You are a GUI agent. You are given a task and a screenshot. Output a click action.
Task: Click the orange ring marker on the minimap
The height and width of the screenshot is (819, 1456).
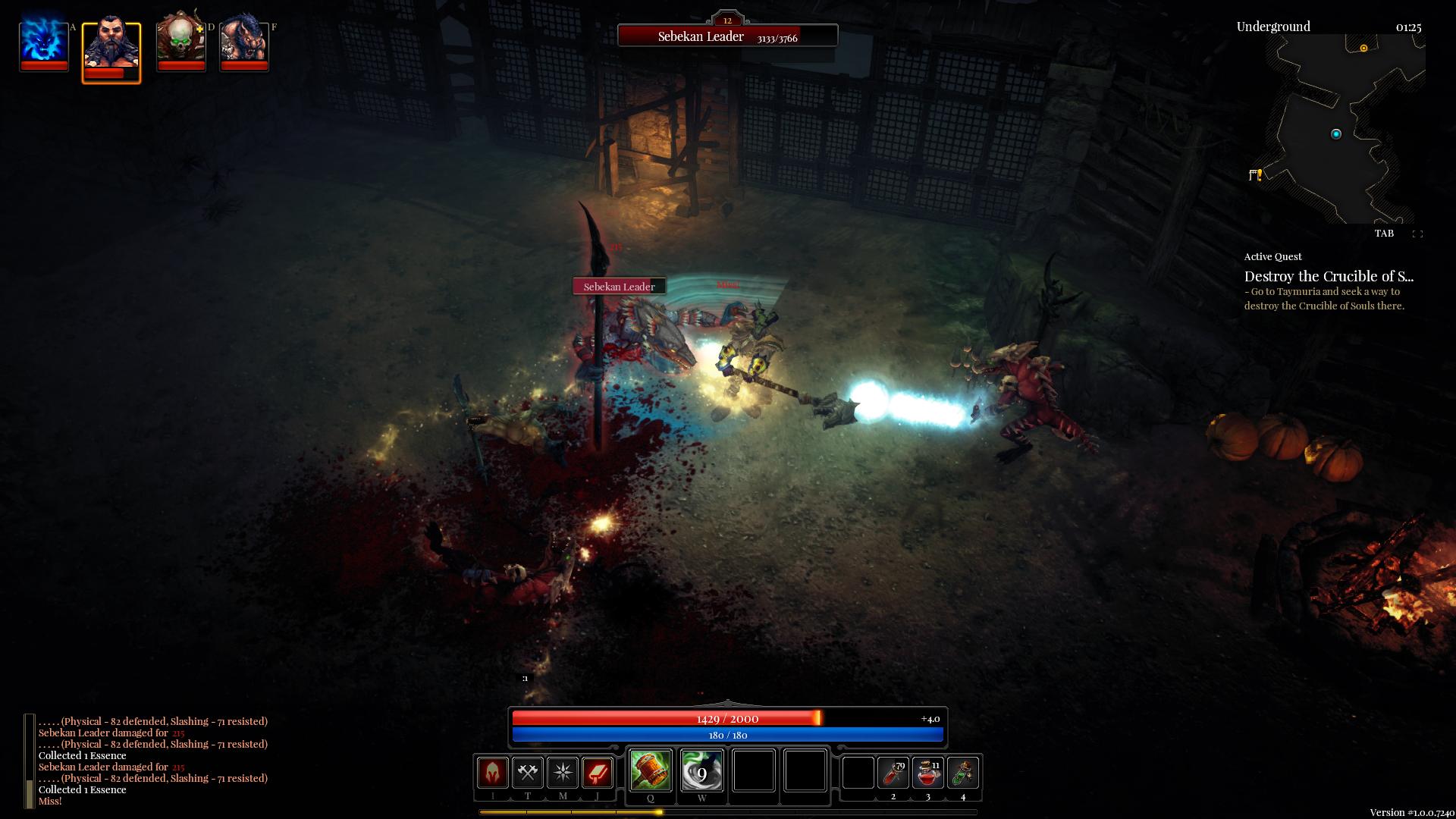(1363, 49)
